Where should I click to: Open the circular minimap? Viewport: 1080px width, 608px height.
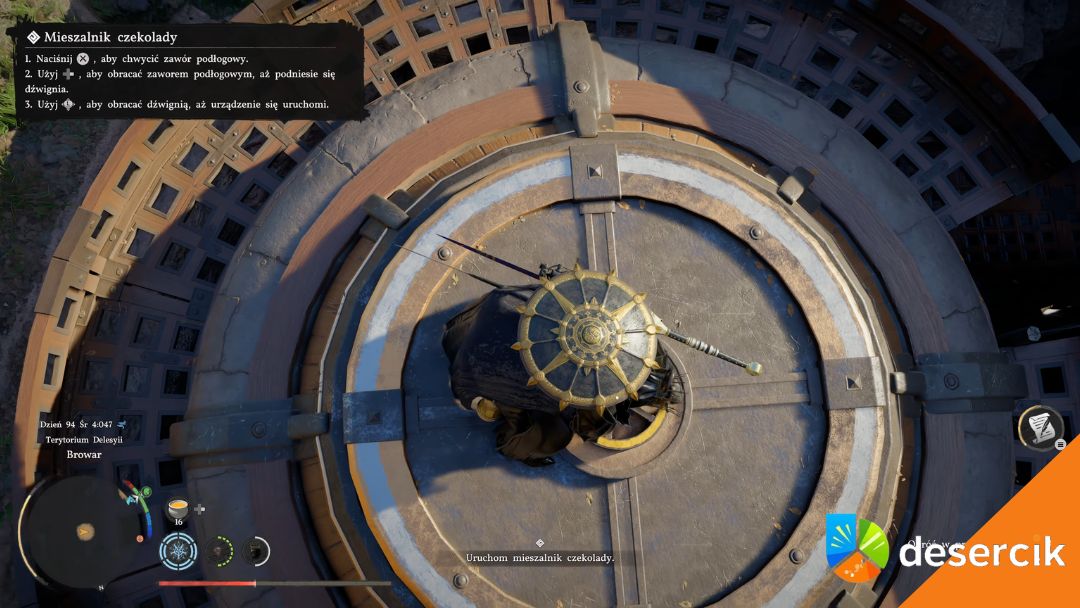pos(84,530)
